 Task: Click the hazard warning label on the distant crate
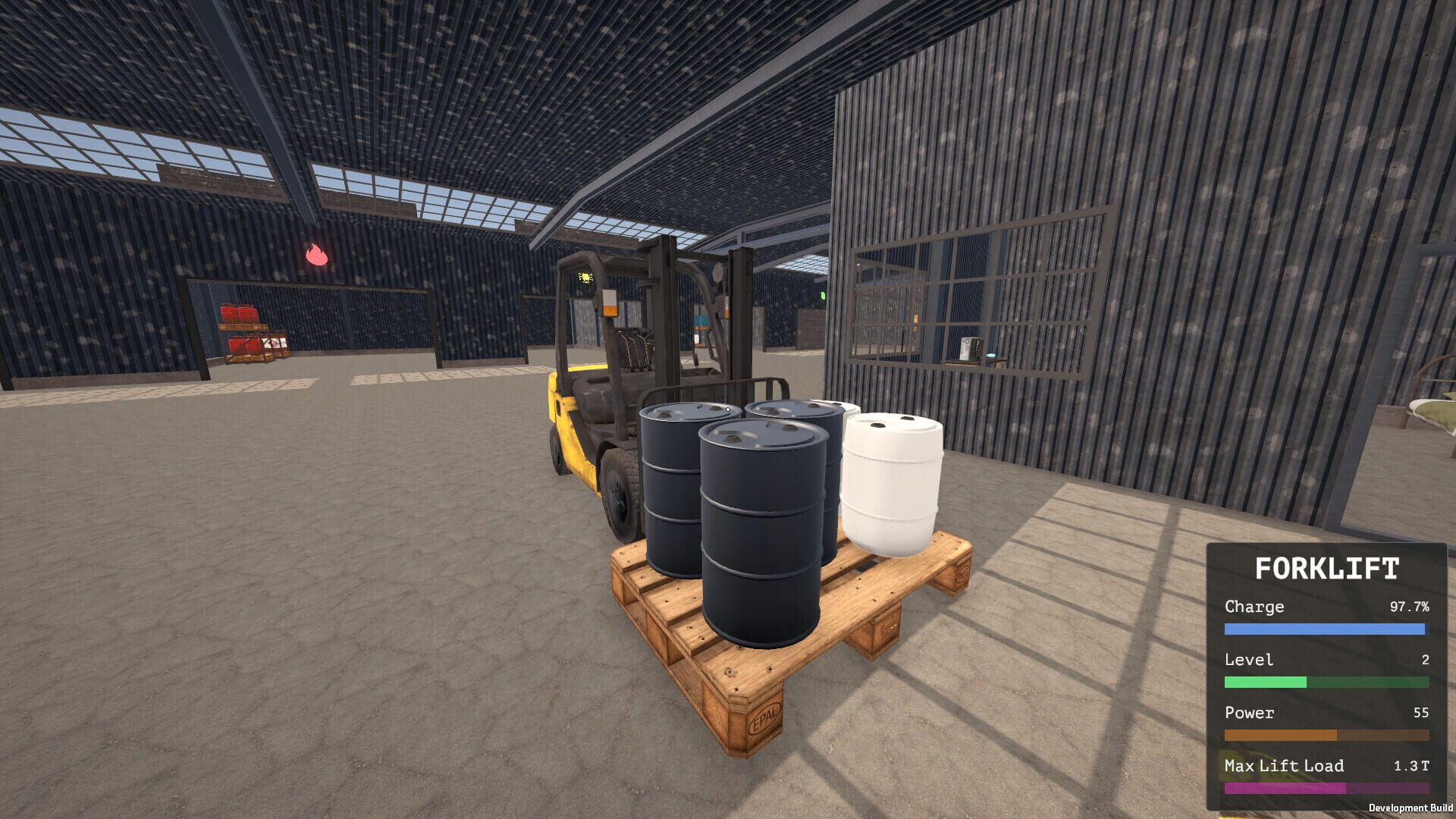pyautogui.click(x=275, y=344)
